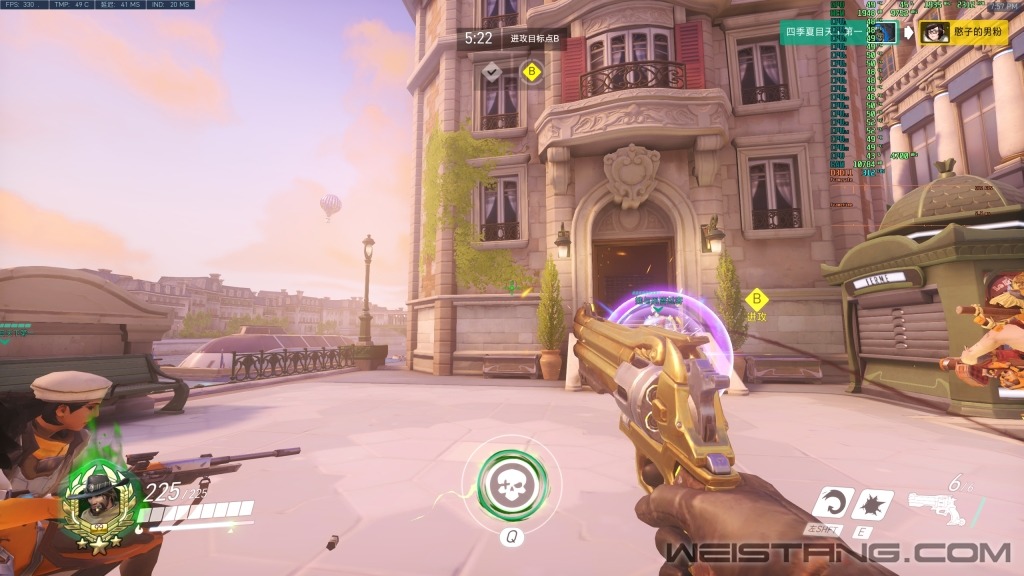Select the Peacekeeper revolver weapon icon
The image size is (1024, 576).
pos(937,508)
